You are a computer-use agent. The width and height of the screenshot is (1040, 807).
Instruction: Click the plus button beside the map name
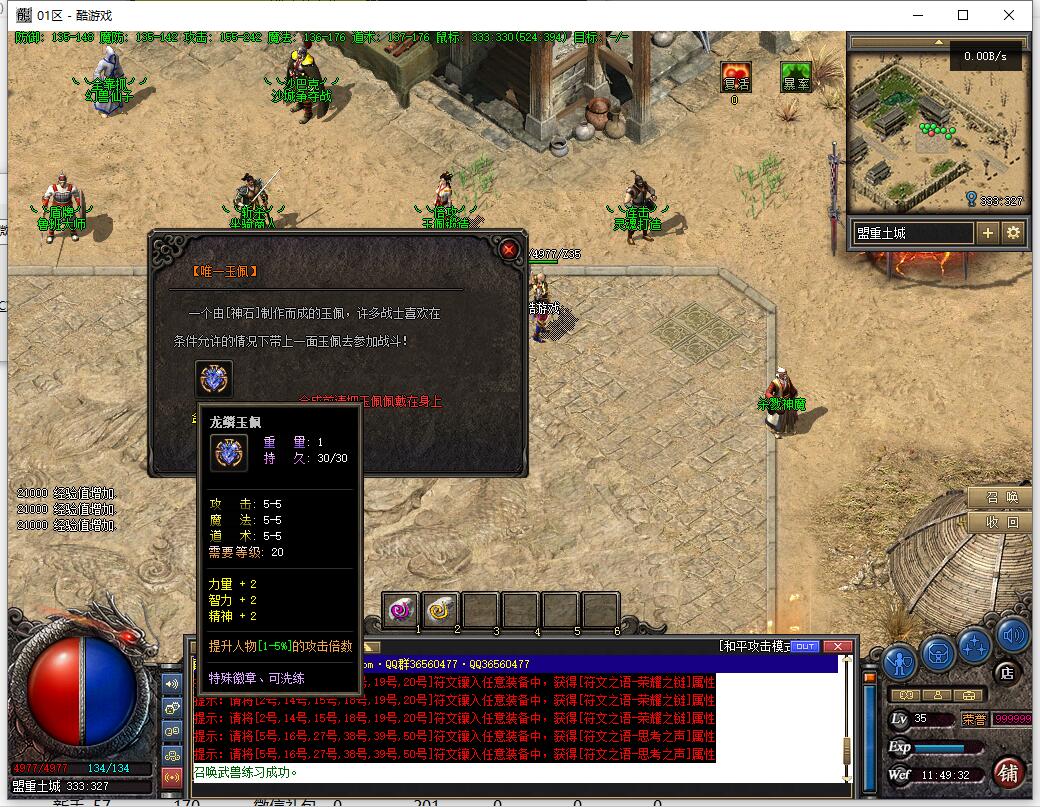click(x=988, y=233)
